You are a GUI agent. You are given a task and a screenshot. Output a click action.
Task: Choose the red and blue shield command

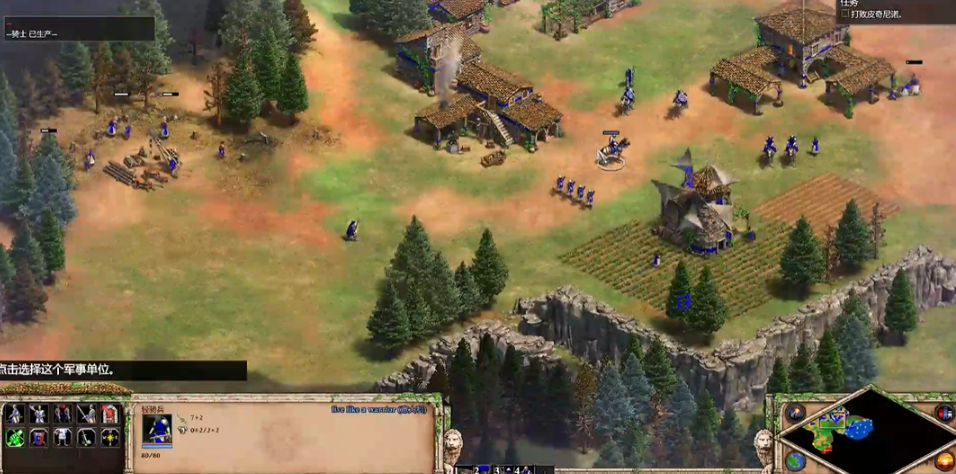pyautogui.click(x=39, y=437)
